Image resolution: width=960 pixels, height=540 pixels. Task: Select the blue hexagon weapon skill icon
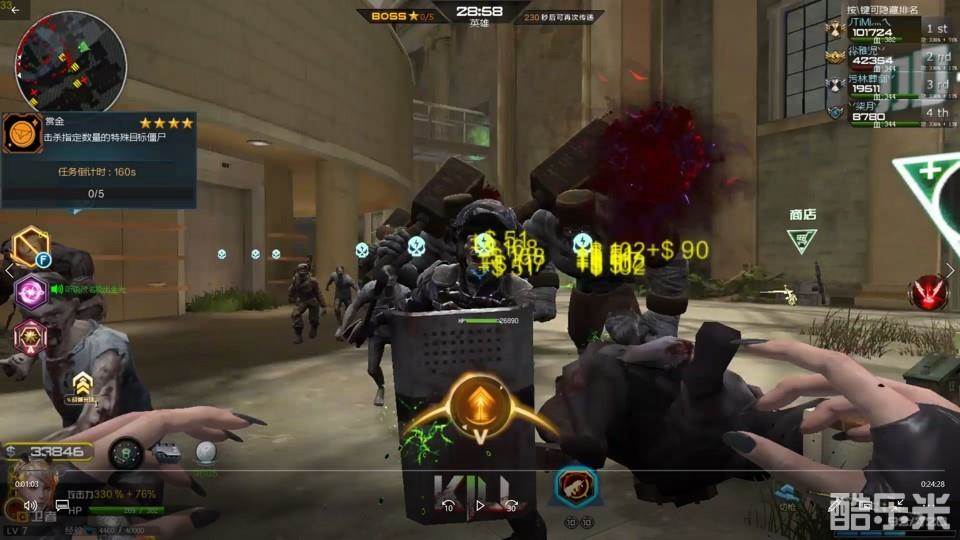point(576,486)
